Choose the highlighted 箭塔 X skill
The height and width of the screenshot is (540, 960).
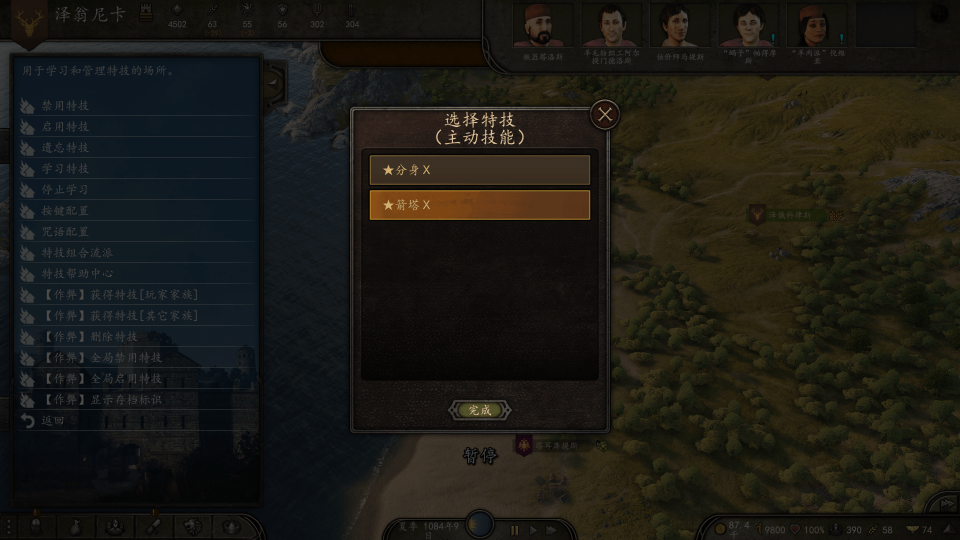point(479,205)
